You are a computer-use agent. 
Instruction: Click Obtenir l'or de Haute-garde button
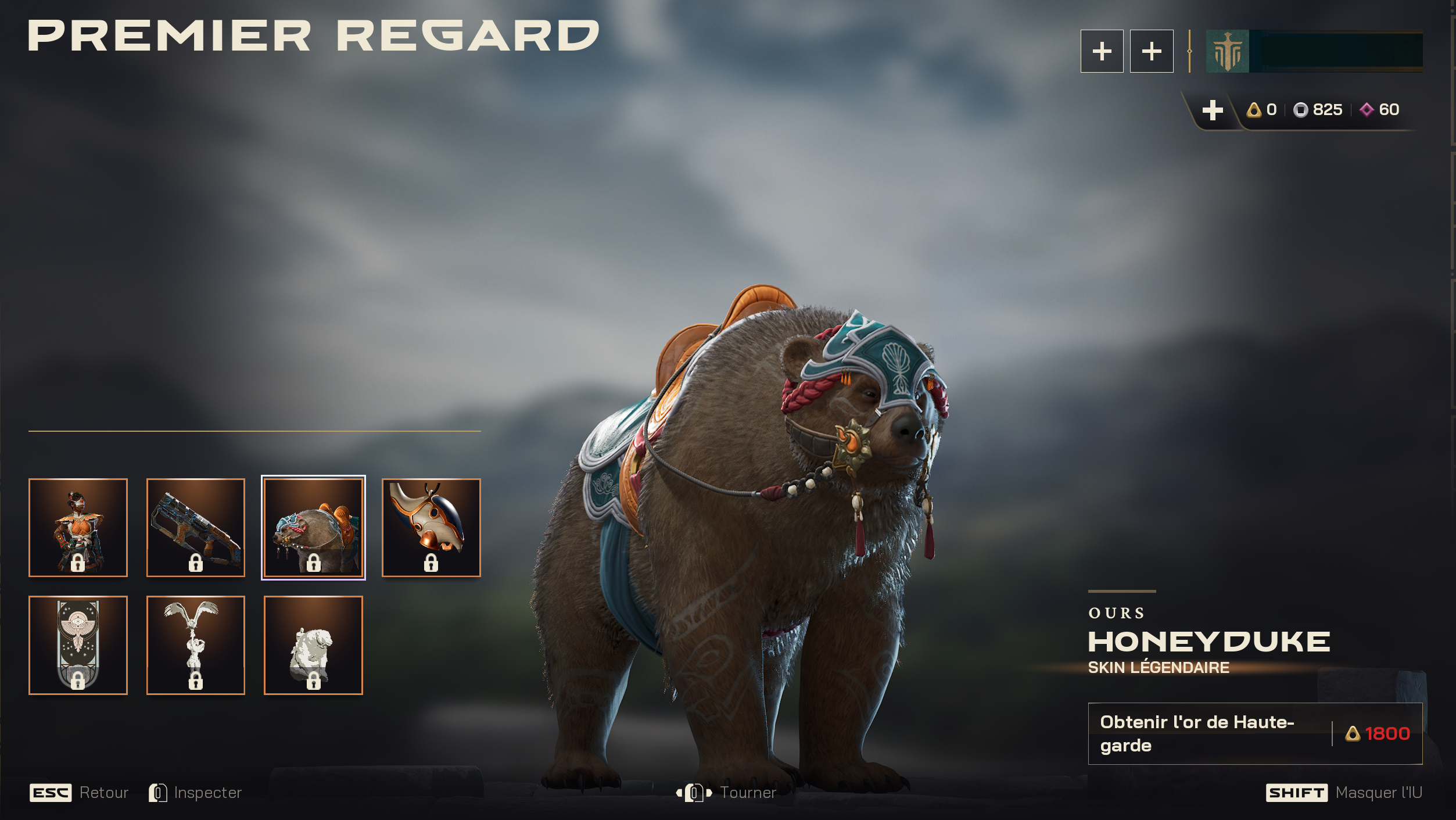pos(1254,733)
